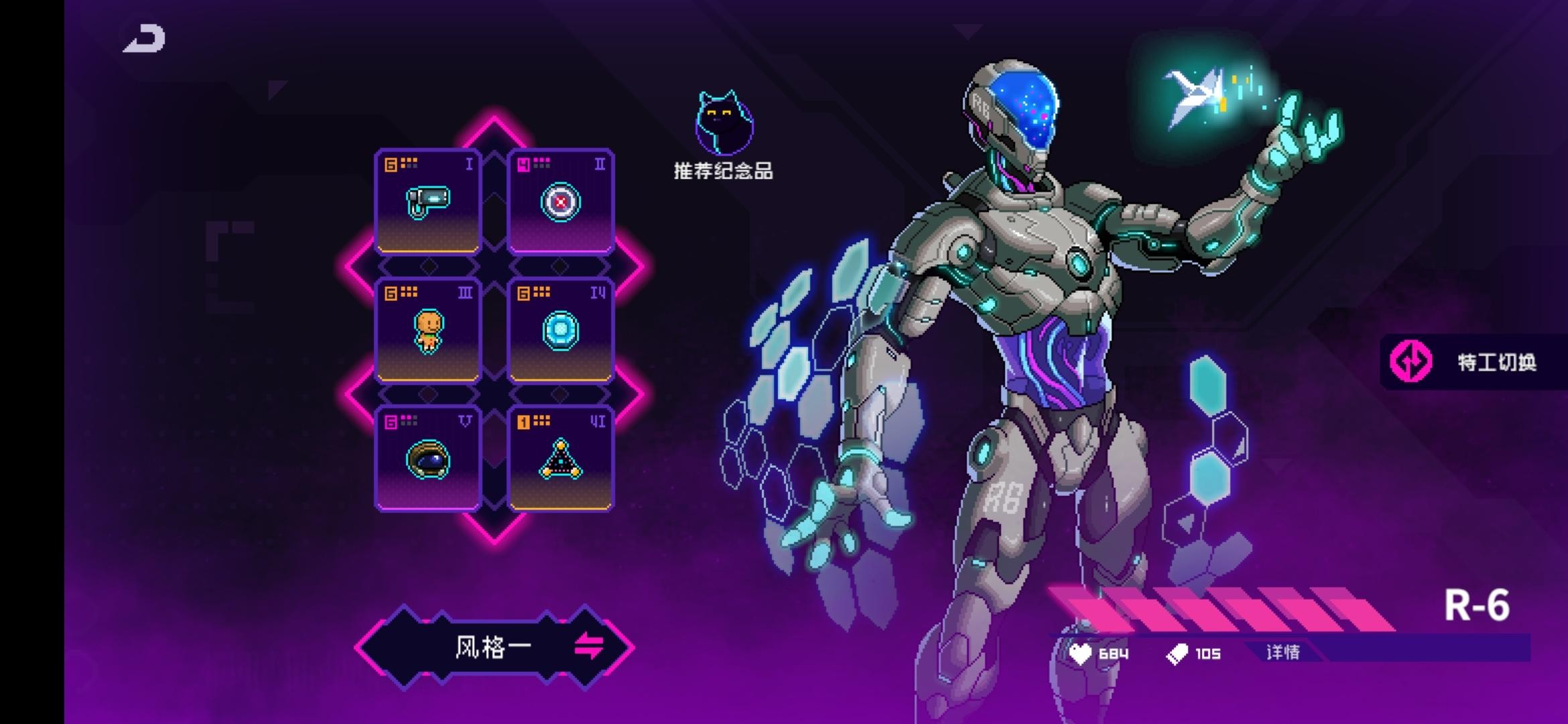Select the triangle souvenir in slot VI

pos(560,459)
